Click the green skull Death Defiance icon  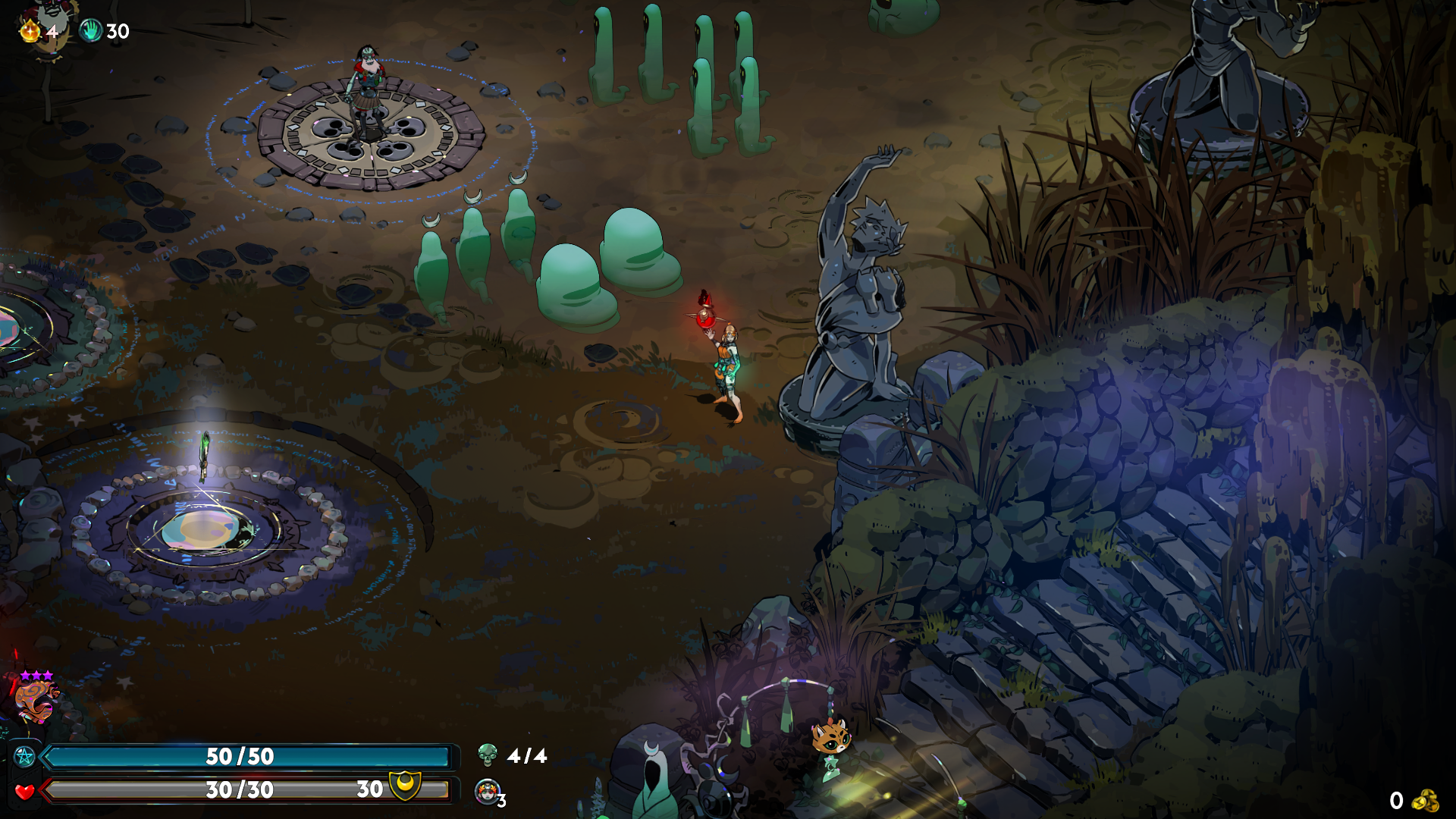[x=488, y=755]
